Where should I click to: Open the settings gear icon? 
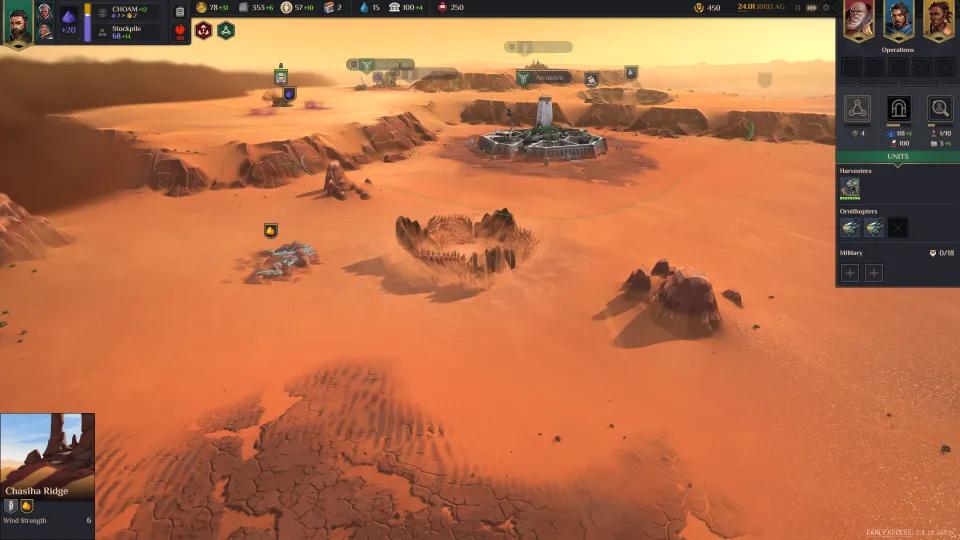pyautogui.click(x=826, y=8)
